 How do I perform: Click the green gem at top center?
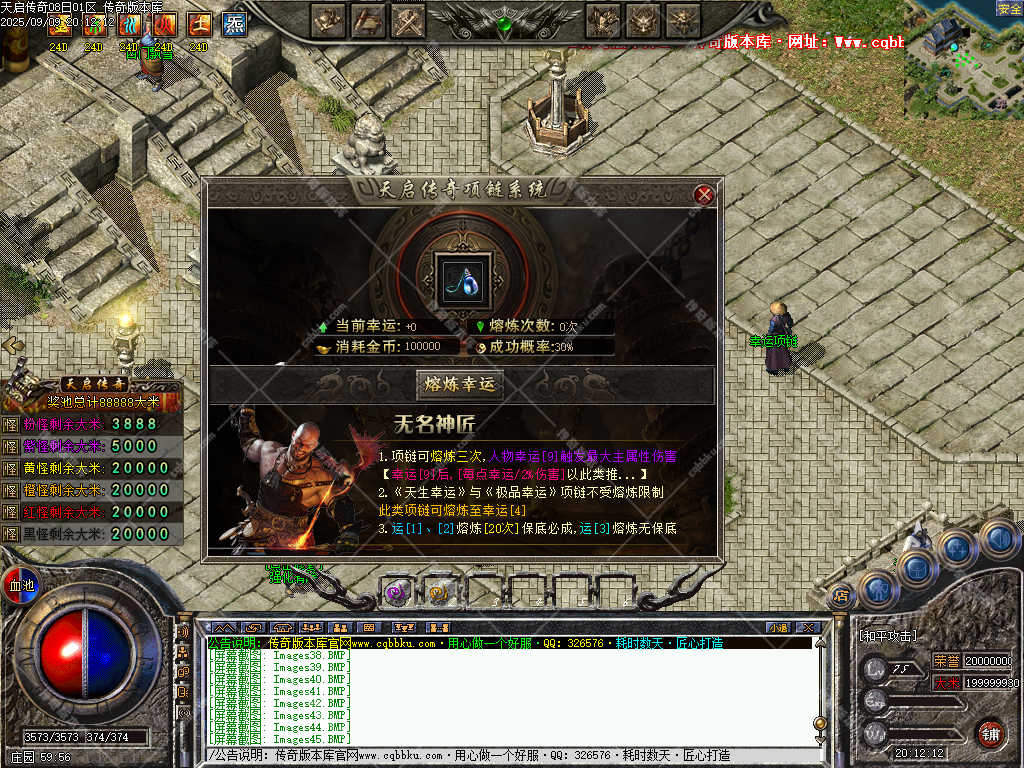506,22
